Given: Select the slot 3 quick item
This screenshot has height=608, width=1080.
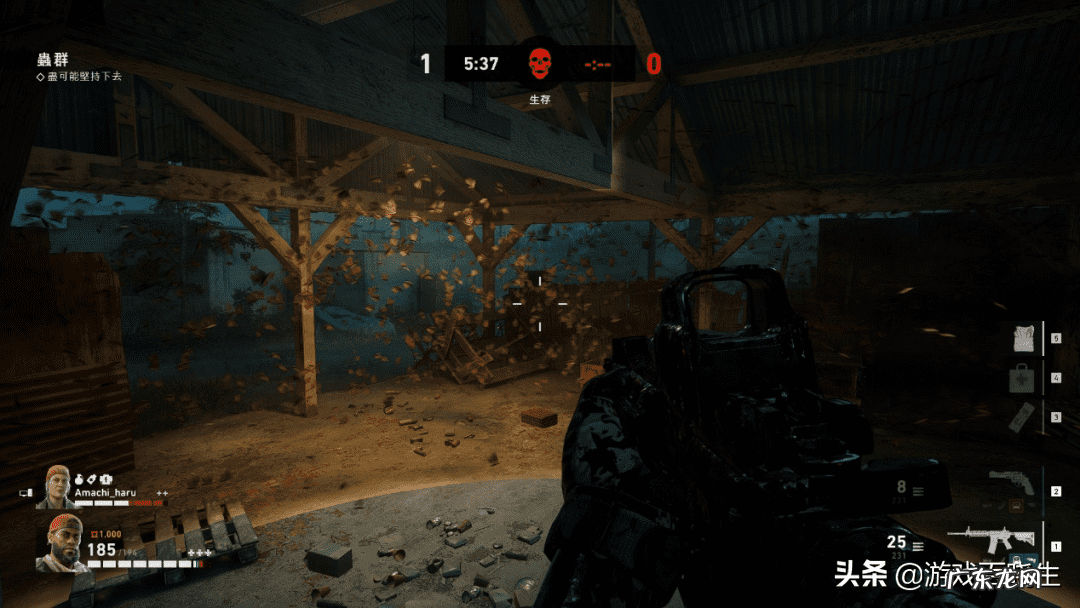Looking at the screenshot, I should click(x=1021, y=416).
